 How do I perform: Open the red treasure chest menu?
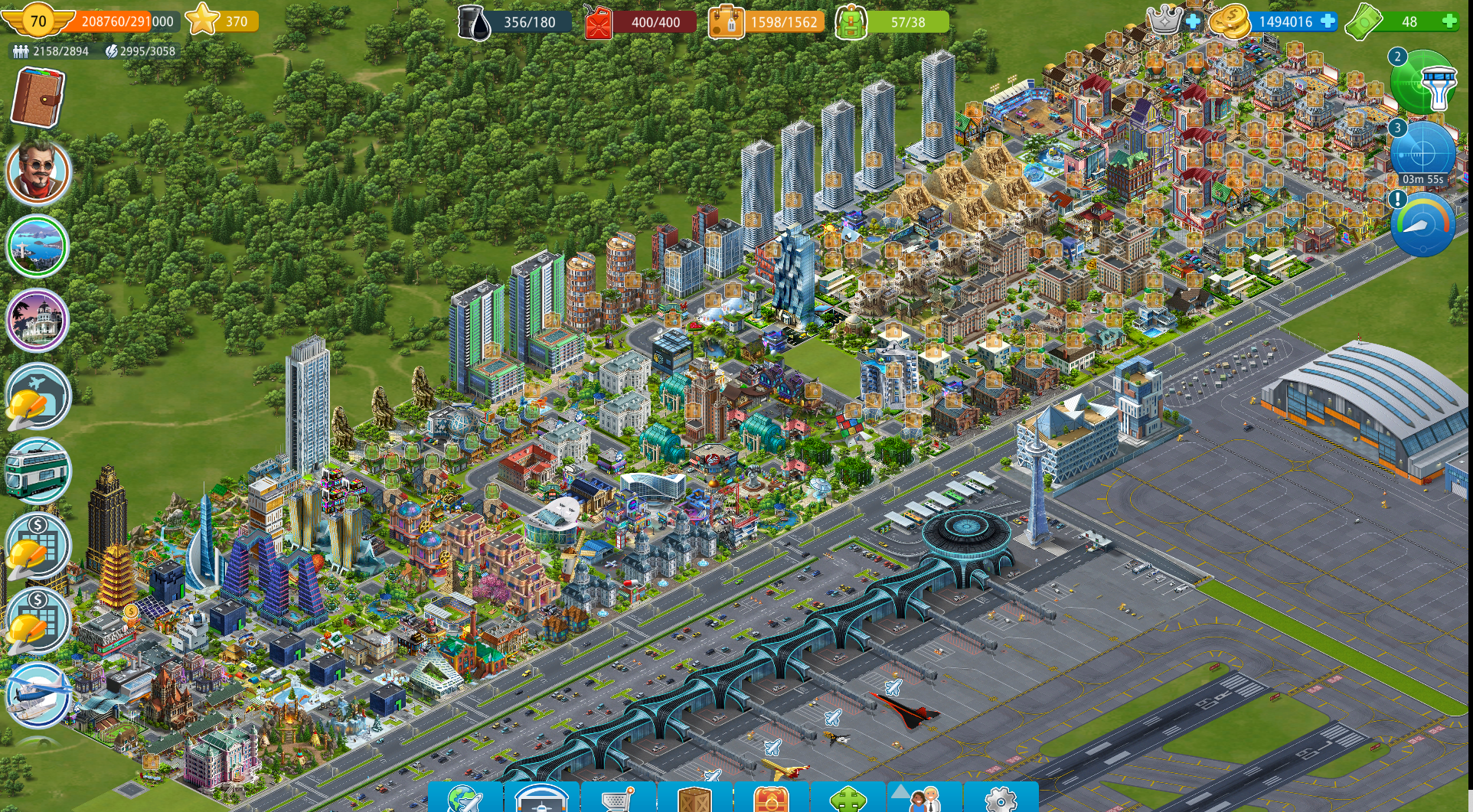tap(771, 798)
